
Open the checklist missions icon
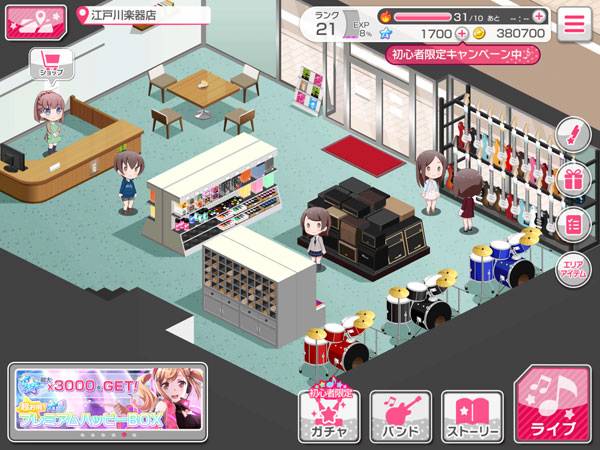(x=573, y=224)
